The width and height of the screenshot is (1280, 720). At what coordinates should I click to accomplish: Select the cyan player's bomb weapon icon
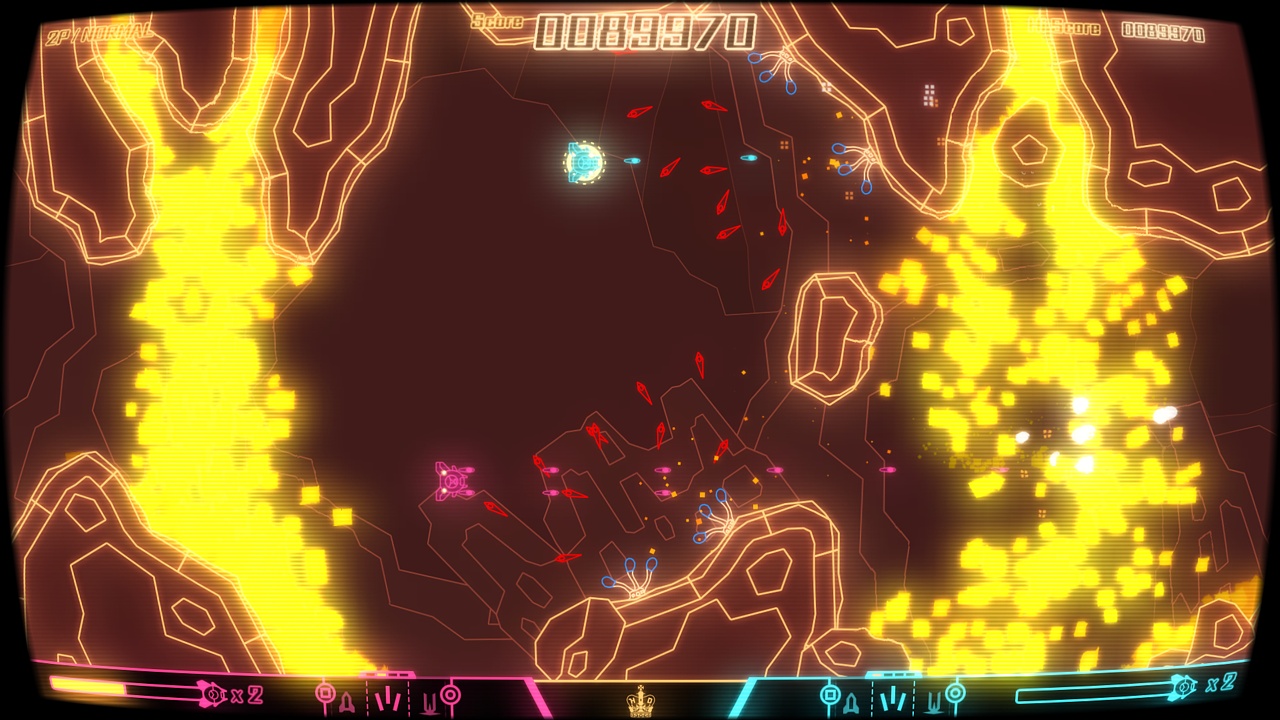(829, 694)
